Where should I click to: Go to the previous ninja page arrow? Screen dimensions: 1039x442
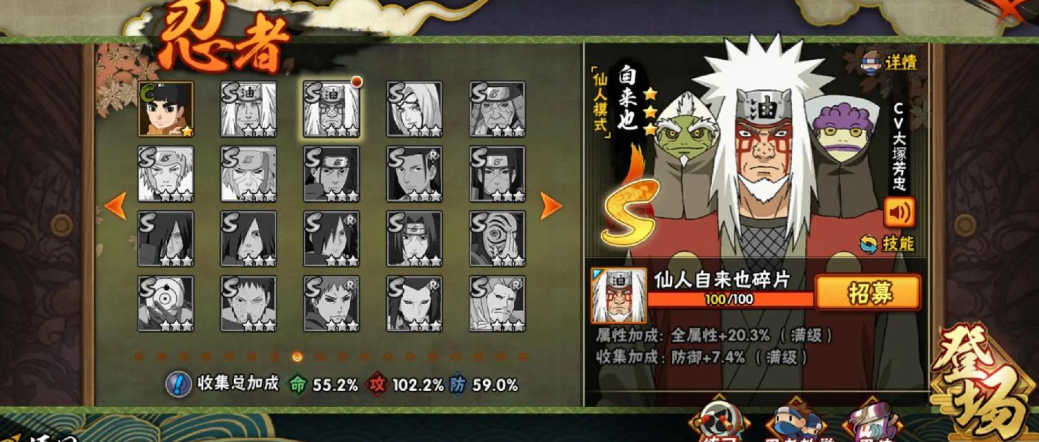click(115, 206)
